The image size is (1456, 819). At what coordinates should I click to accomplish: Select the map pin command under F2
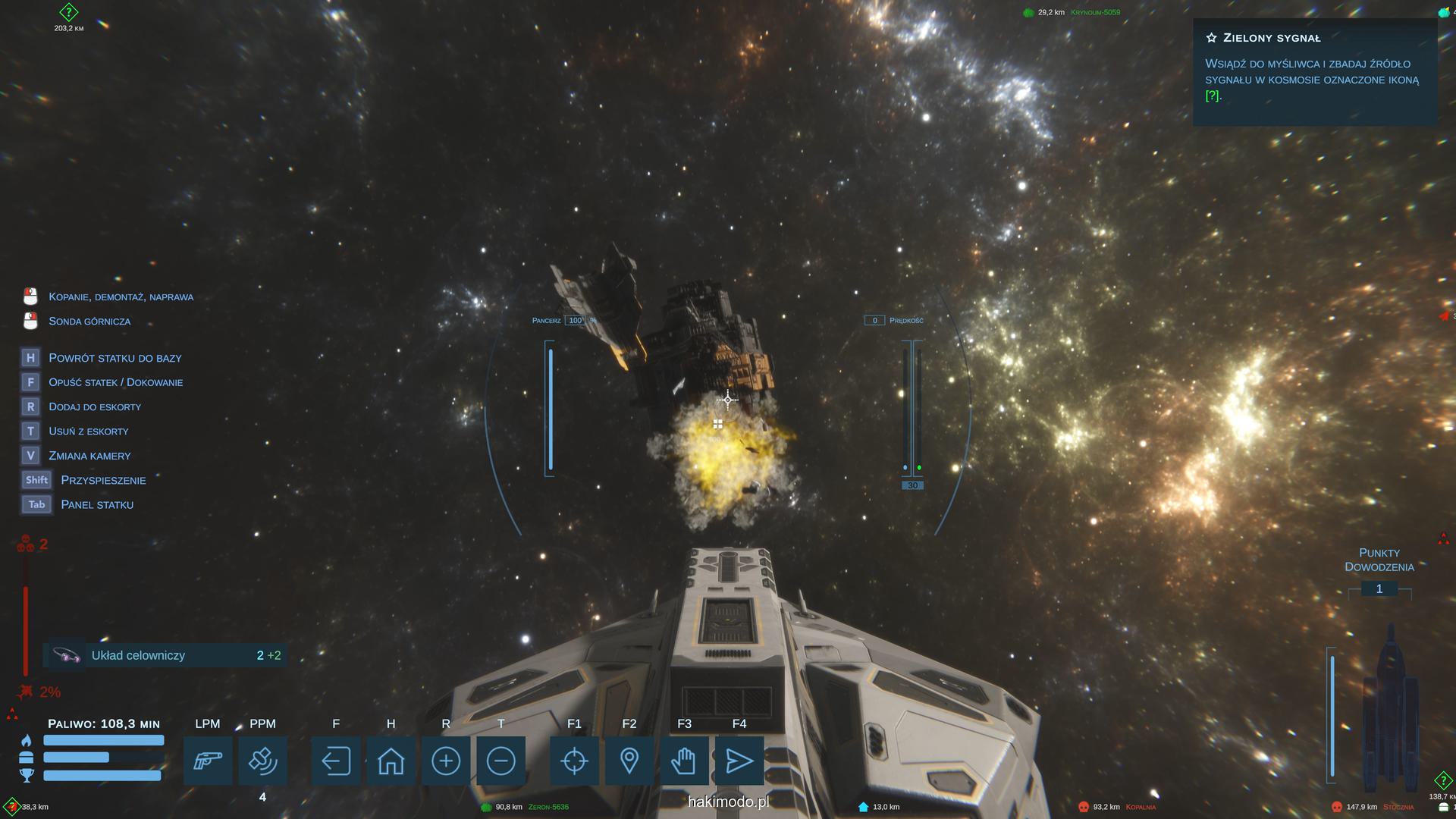click(x=629, y=761)
